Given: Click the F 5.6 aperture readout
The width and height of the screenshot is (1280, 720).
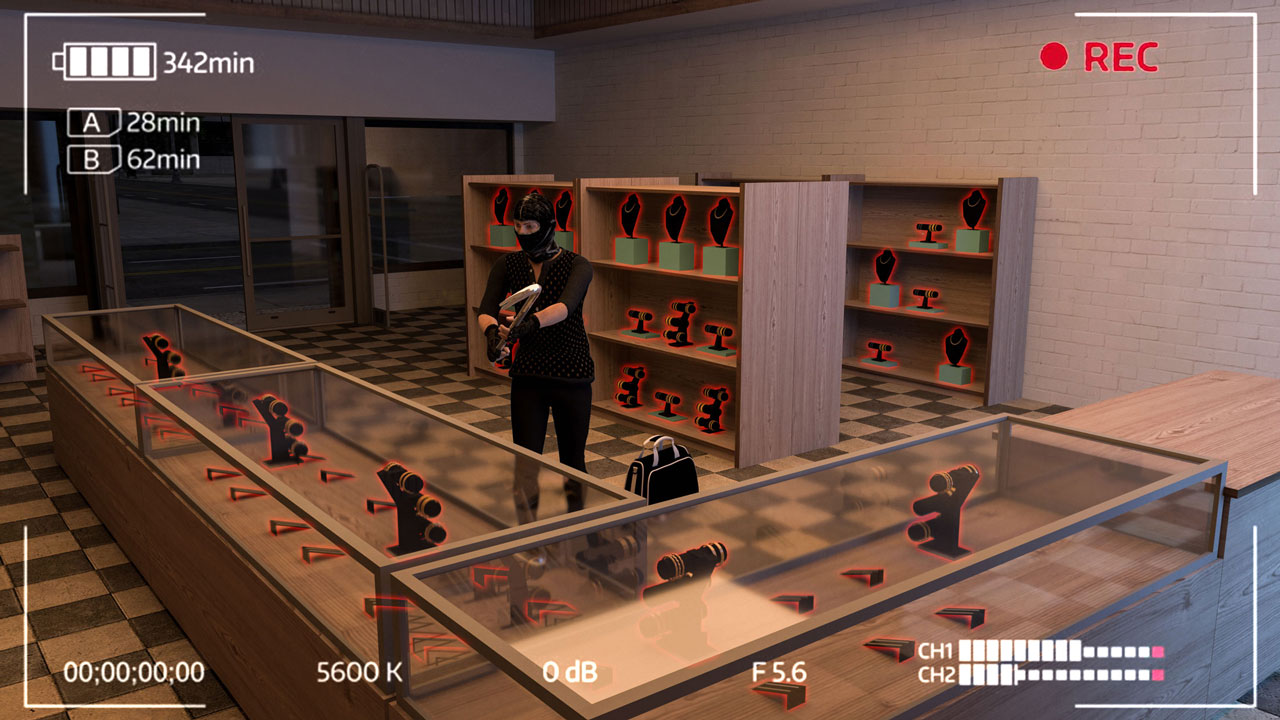Looking at the screenshot, I should click(780, 671).
